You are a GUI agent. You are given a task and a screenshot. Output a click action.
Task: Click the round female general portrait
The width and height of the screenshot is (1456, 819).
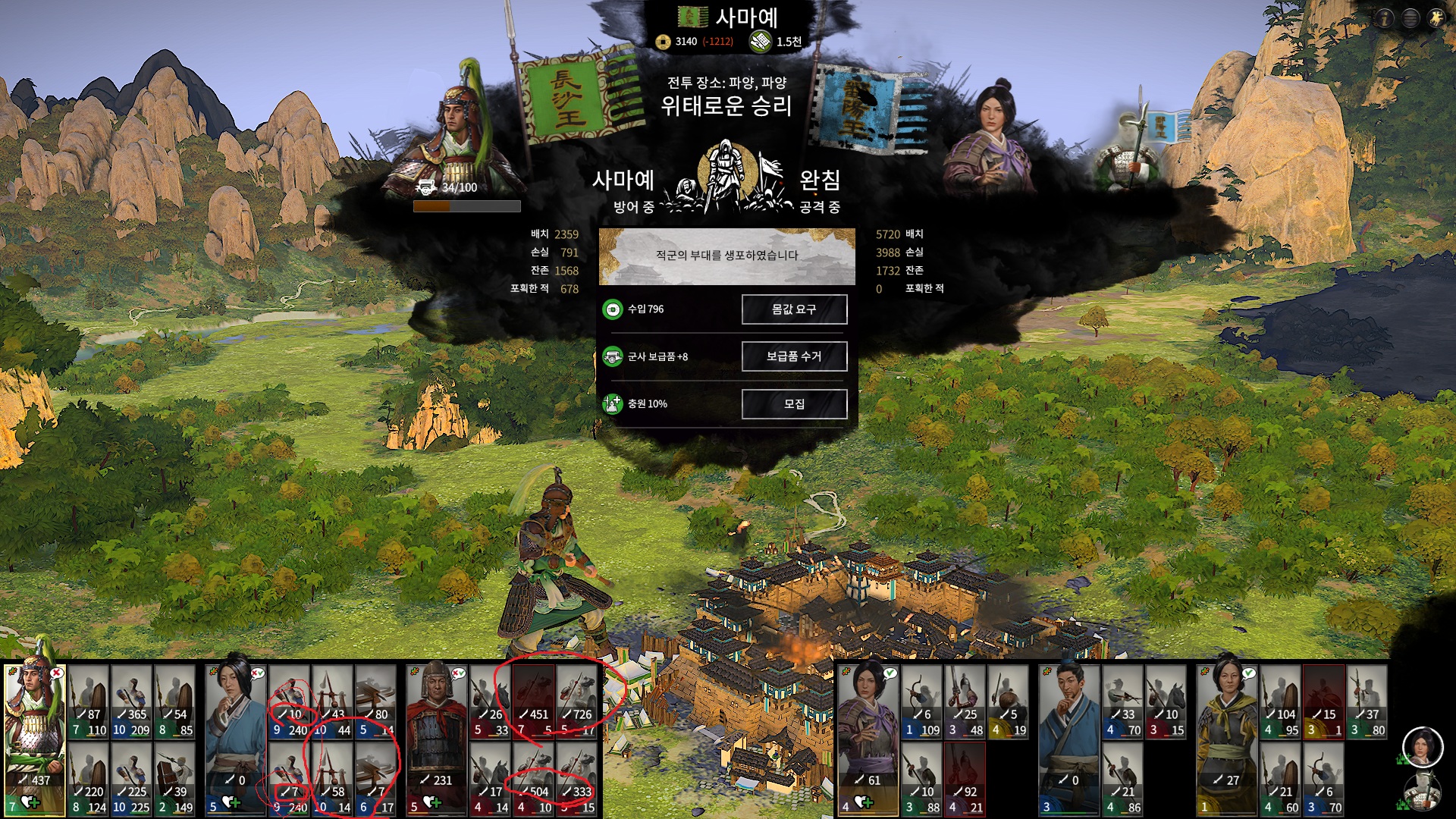click(x=1422, y=746)
